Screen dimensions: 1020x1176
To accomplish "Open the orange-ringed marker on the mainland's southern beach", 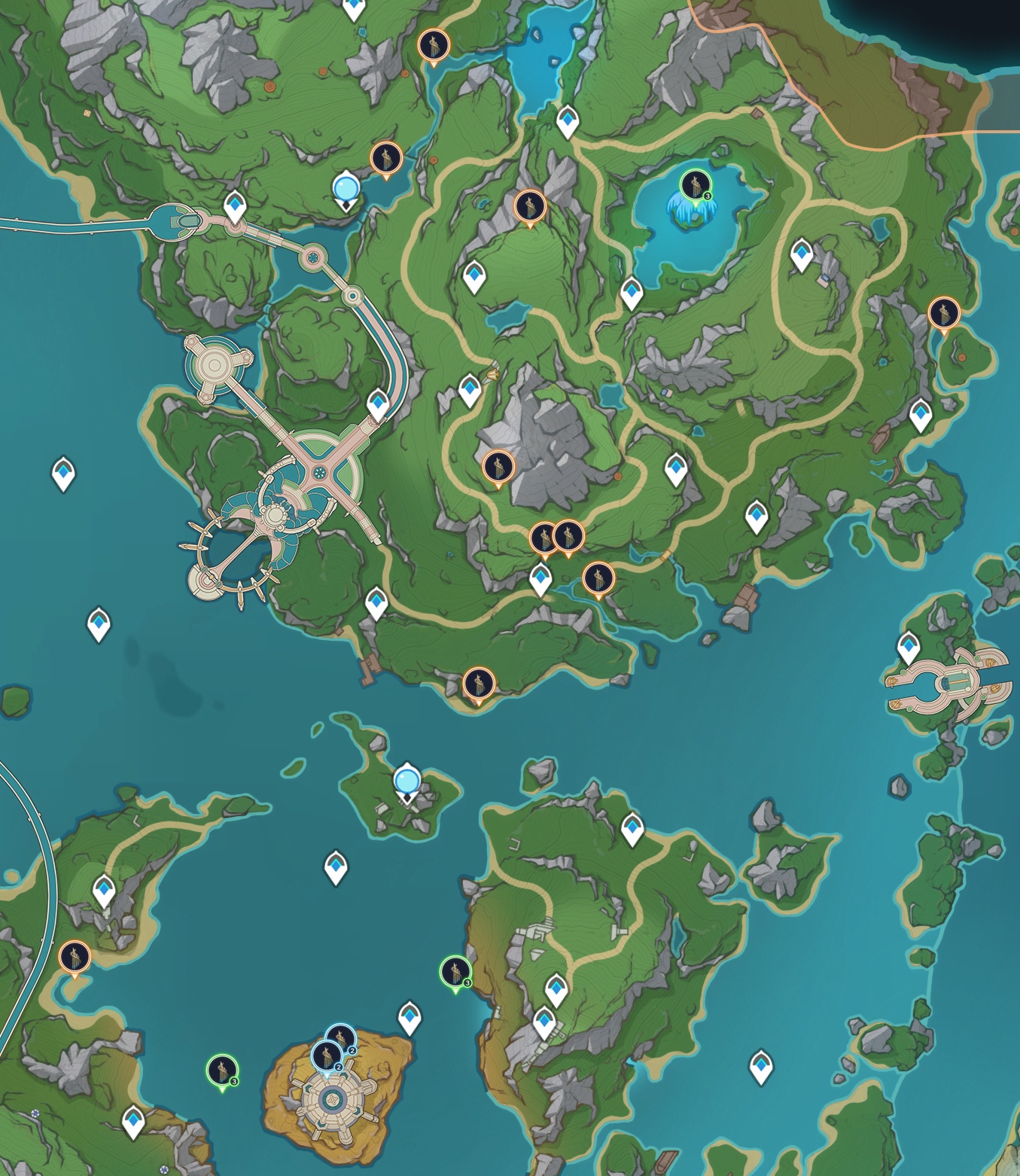I will tap(477, 684).
